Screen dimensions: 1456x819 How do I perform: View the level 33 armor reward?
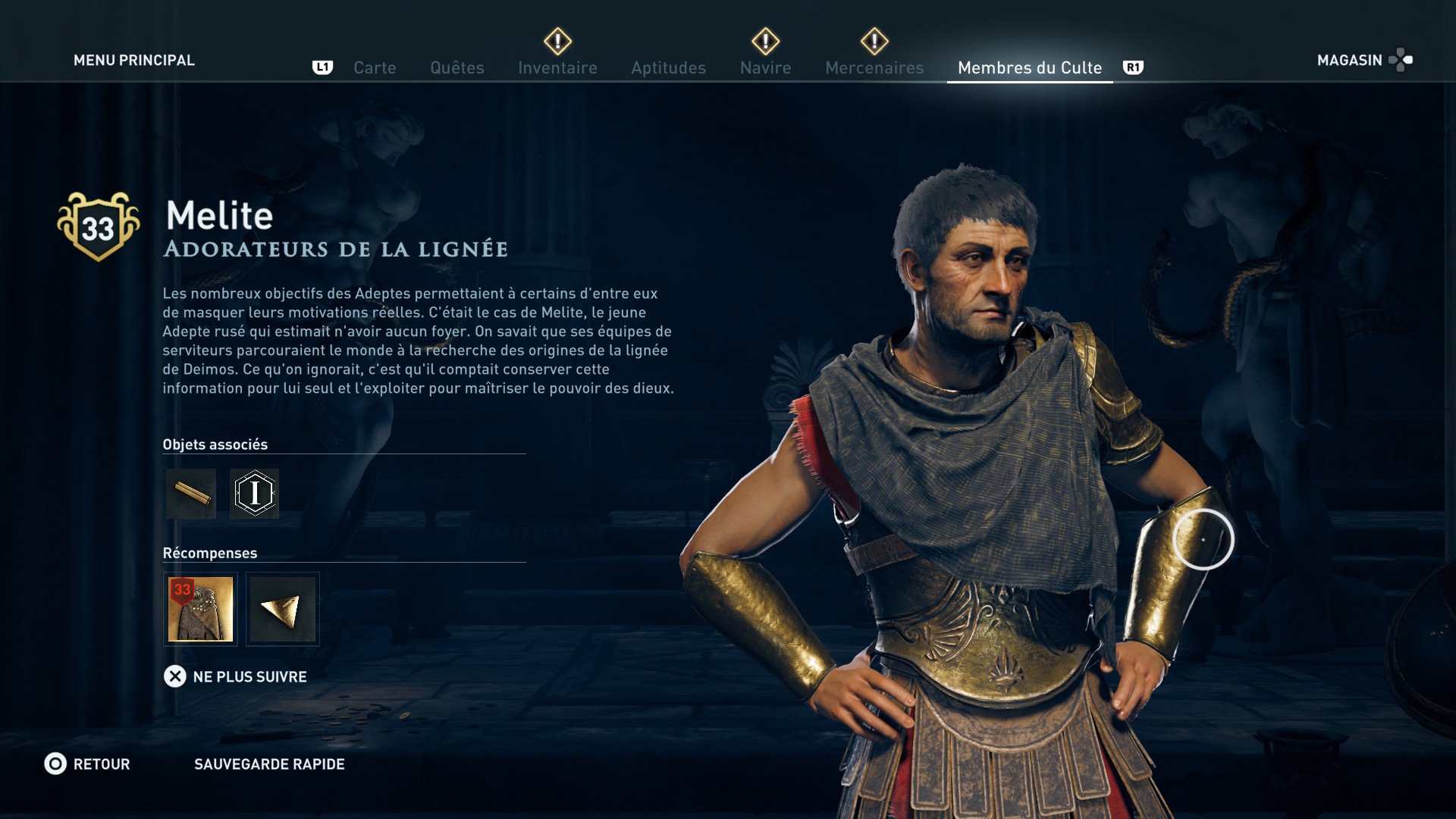pos(200,609)
